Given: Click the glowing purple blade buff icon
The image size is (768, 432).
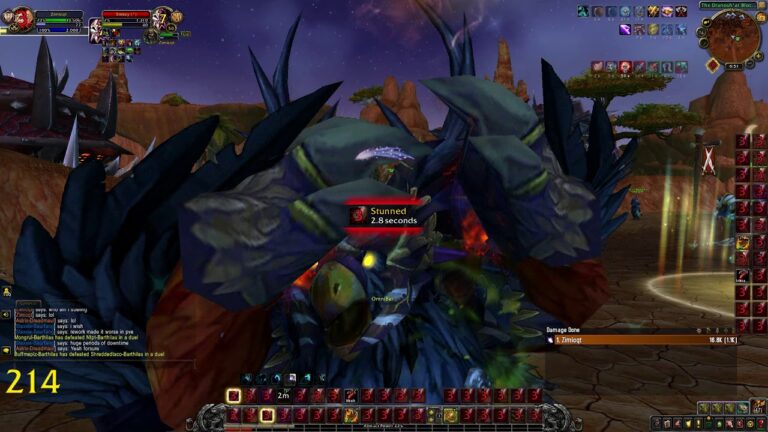Looking at the screenshot, I should pyautogui.click(x=624, y=30).
